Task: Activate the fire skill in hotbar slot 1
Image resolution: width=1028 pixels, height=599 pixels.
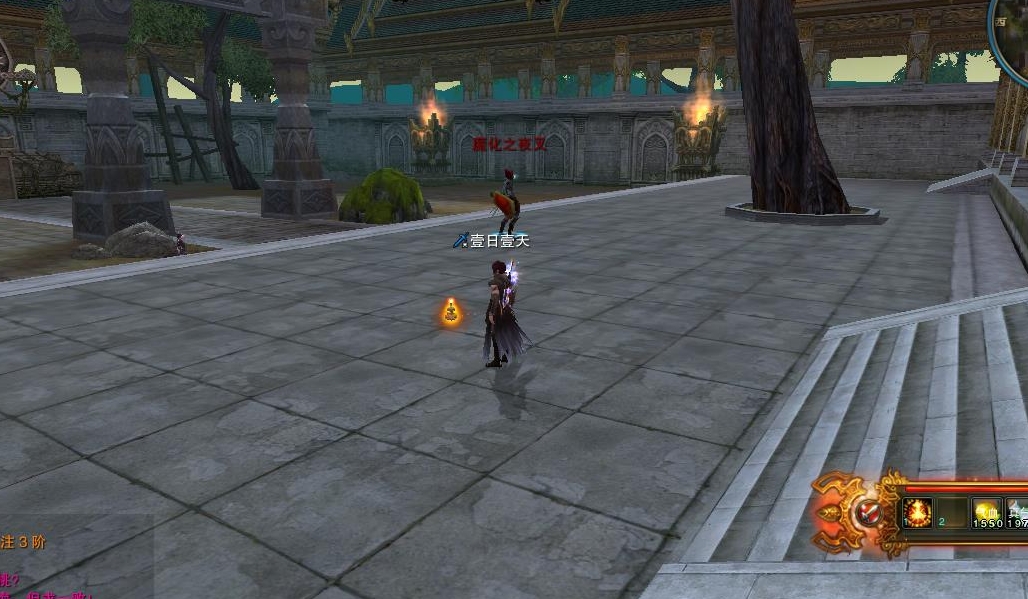Action: [917, 514]
